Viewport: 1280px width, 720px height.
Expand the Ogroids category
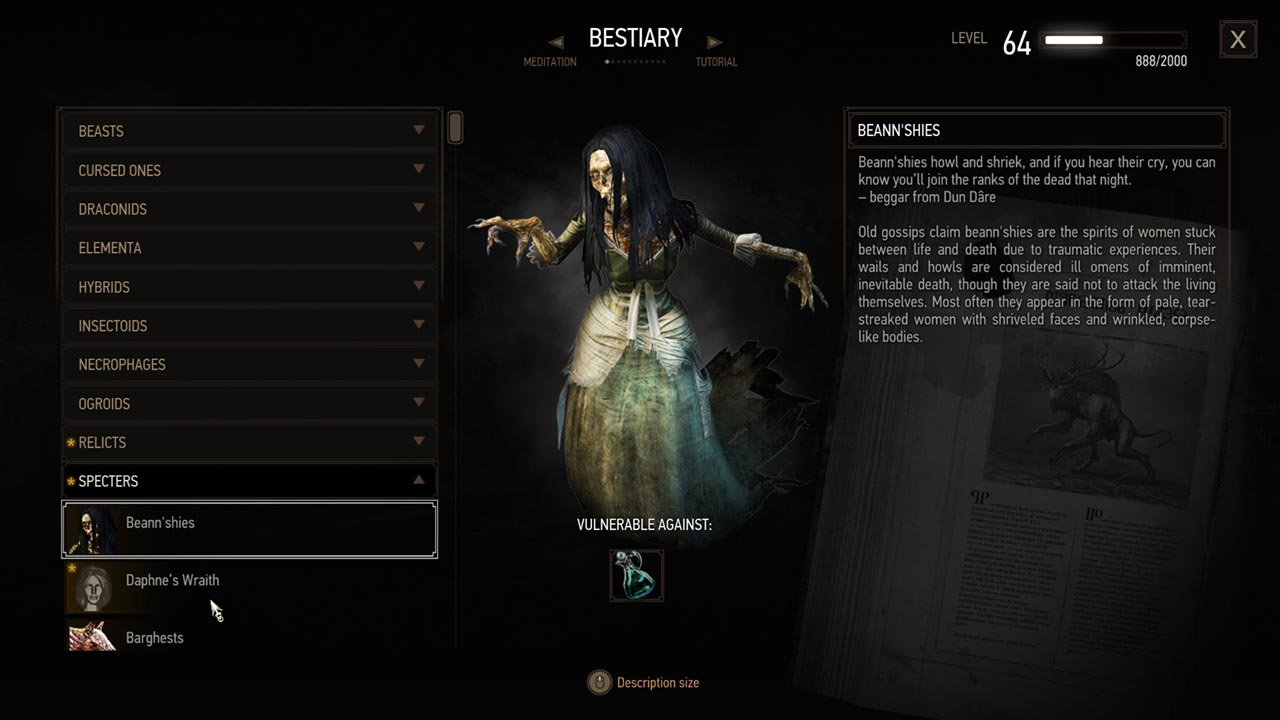(249, 403)
